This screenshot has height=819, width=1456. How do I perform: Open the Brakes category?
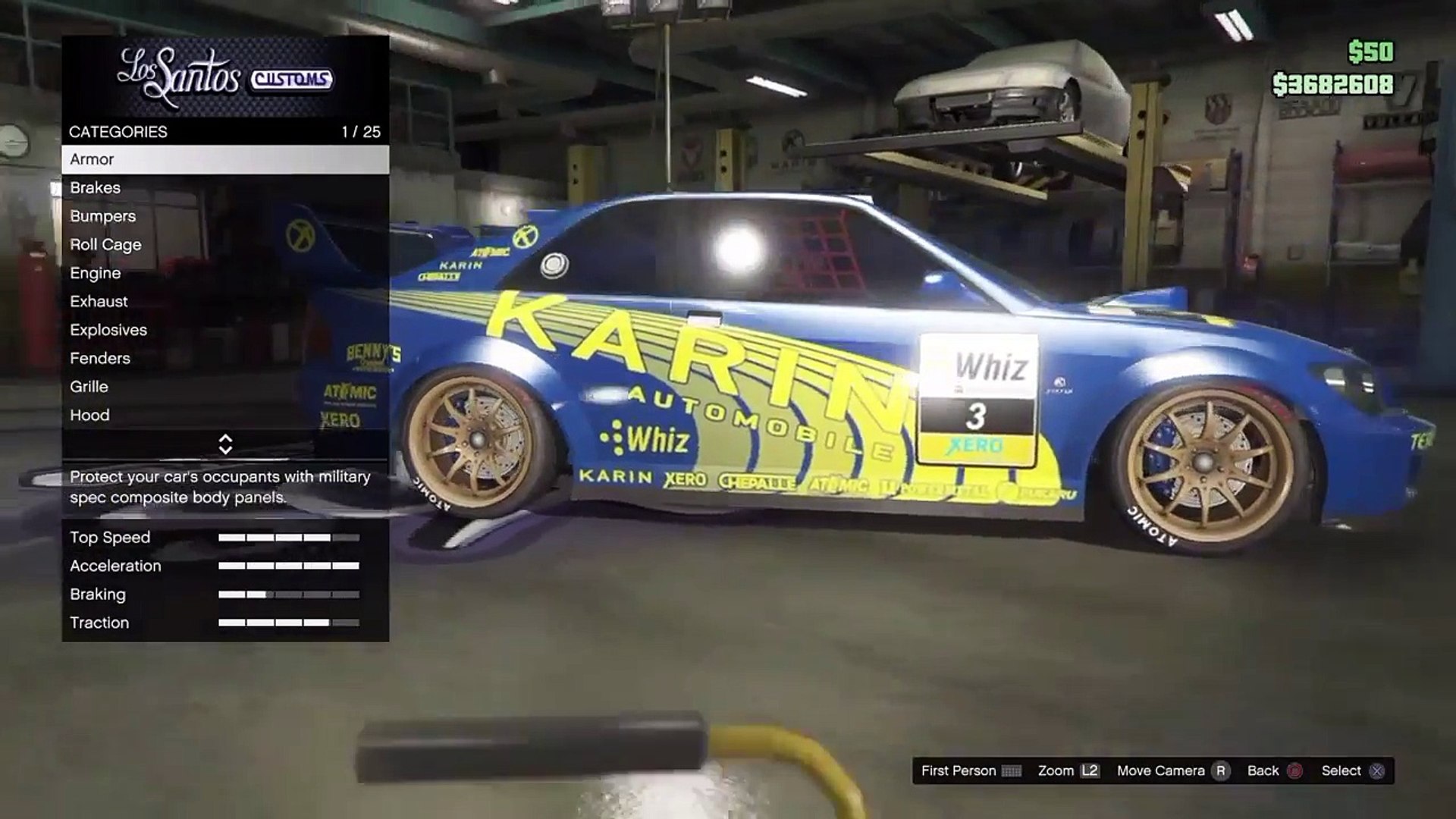click(x=224, y=188)
